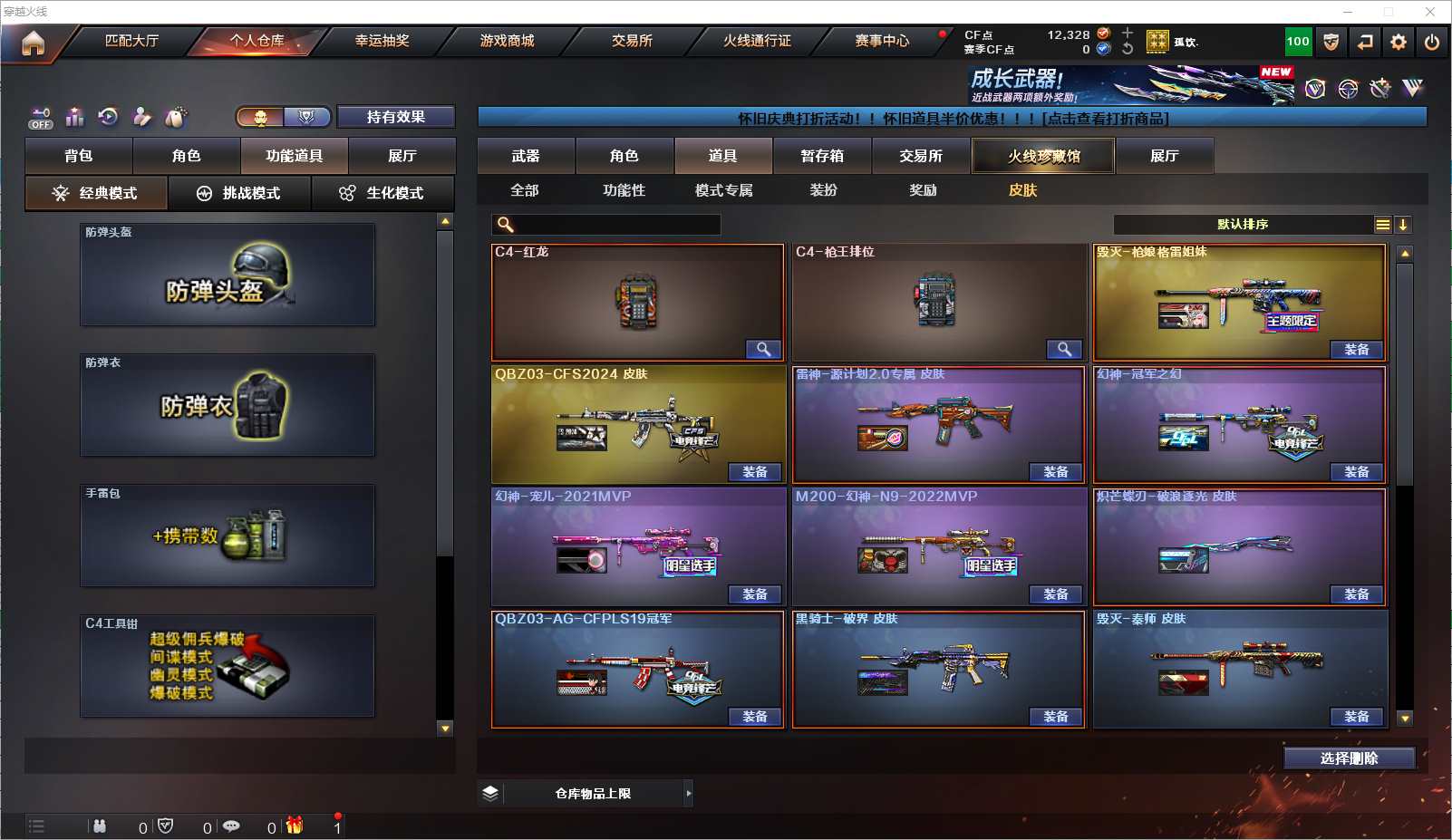This screenshot has width=1452, height=840.
Task: Switch to the 武器 weapons warehouse tab
Action: click(526, 156)
